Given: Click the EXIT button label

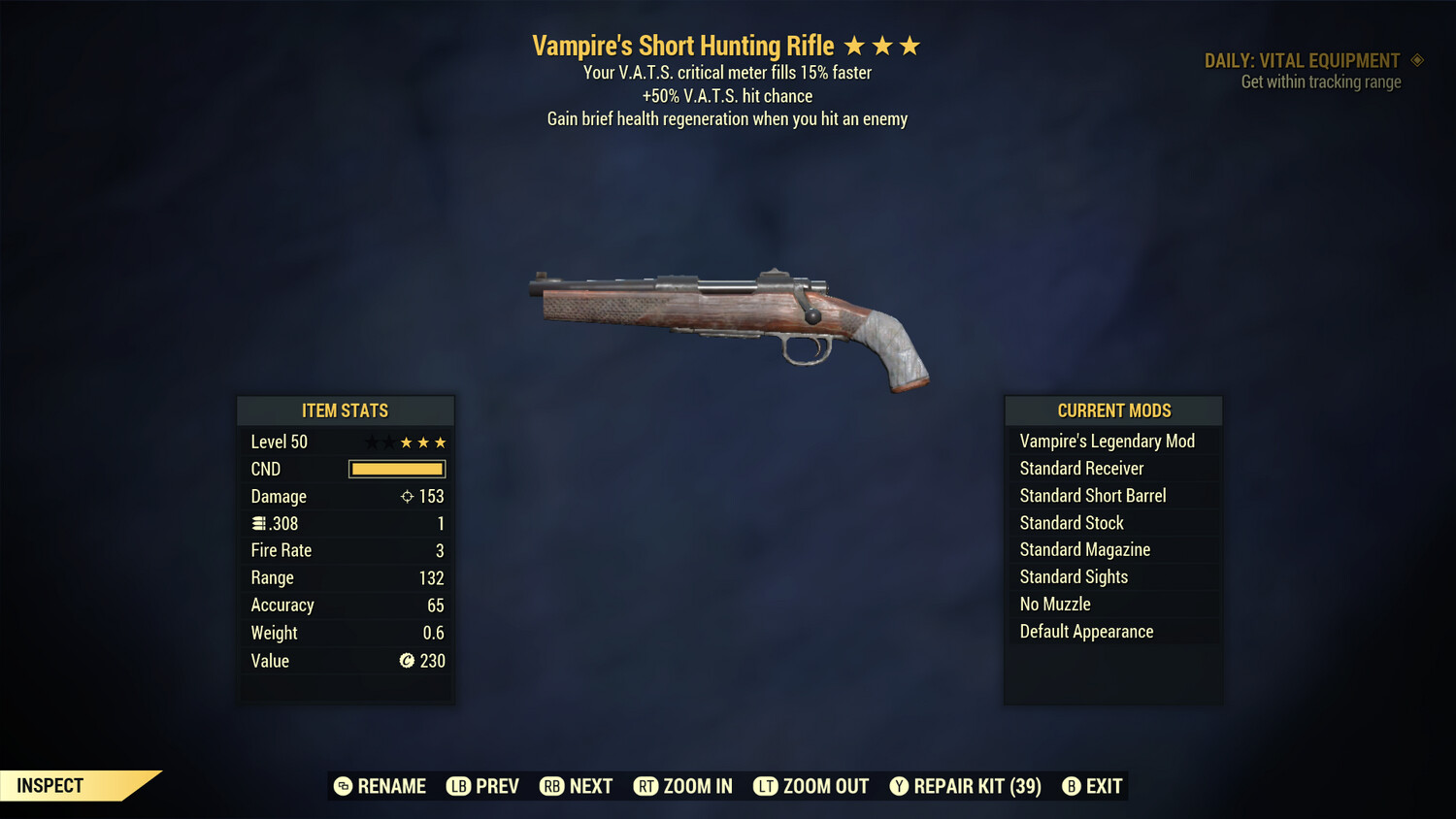Looking at the screenshot, I should 1106,786.
